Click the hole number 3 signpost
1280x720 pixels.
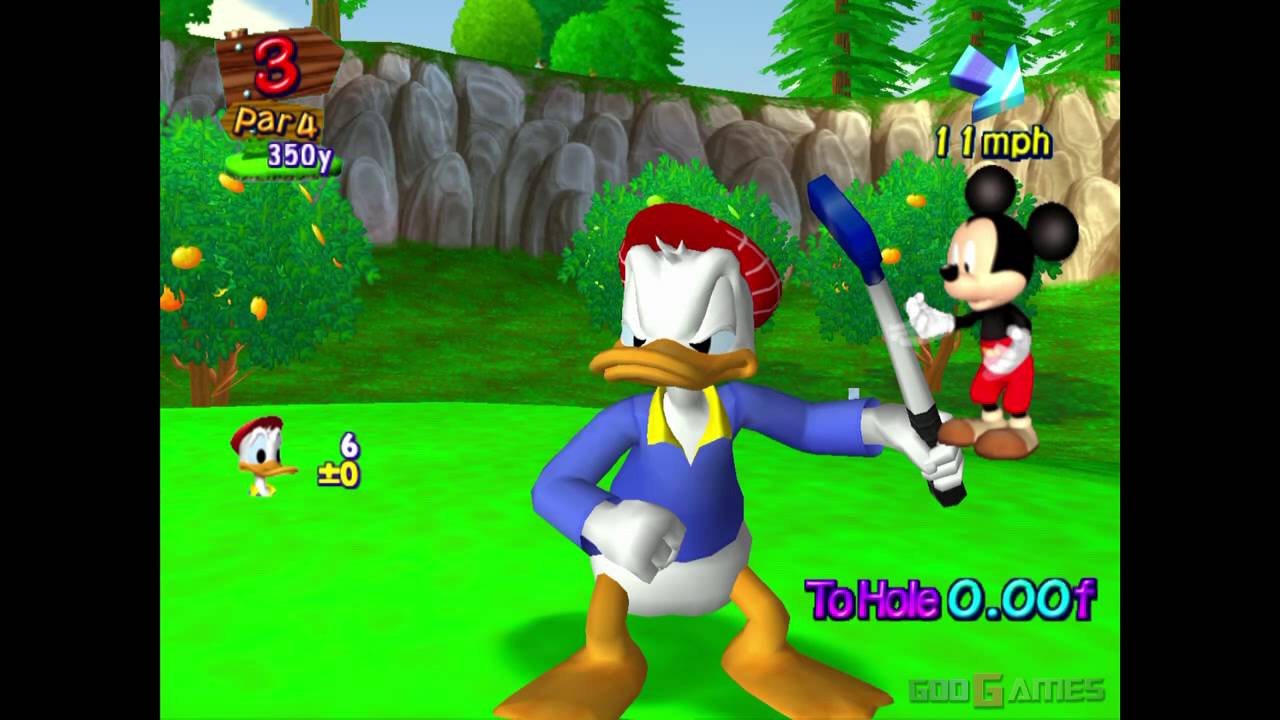(x=278, y=67)
